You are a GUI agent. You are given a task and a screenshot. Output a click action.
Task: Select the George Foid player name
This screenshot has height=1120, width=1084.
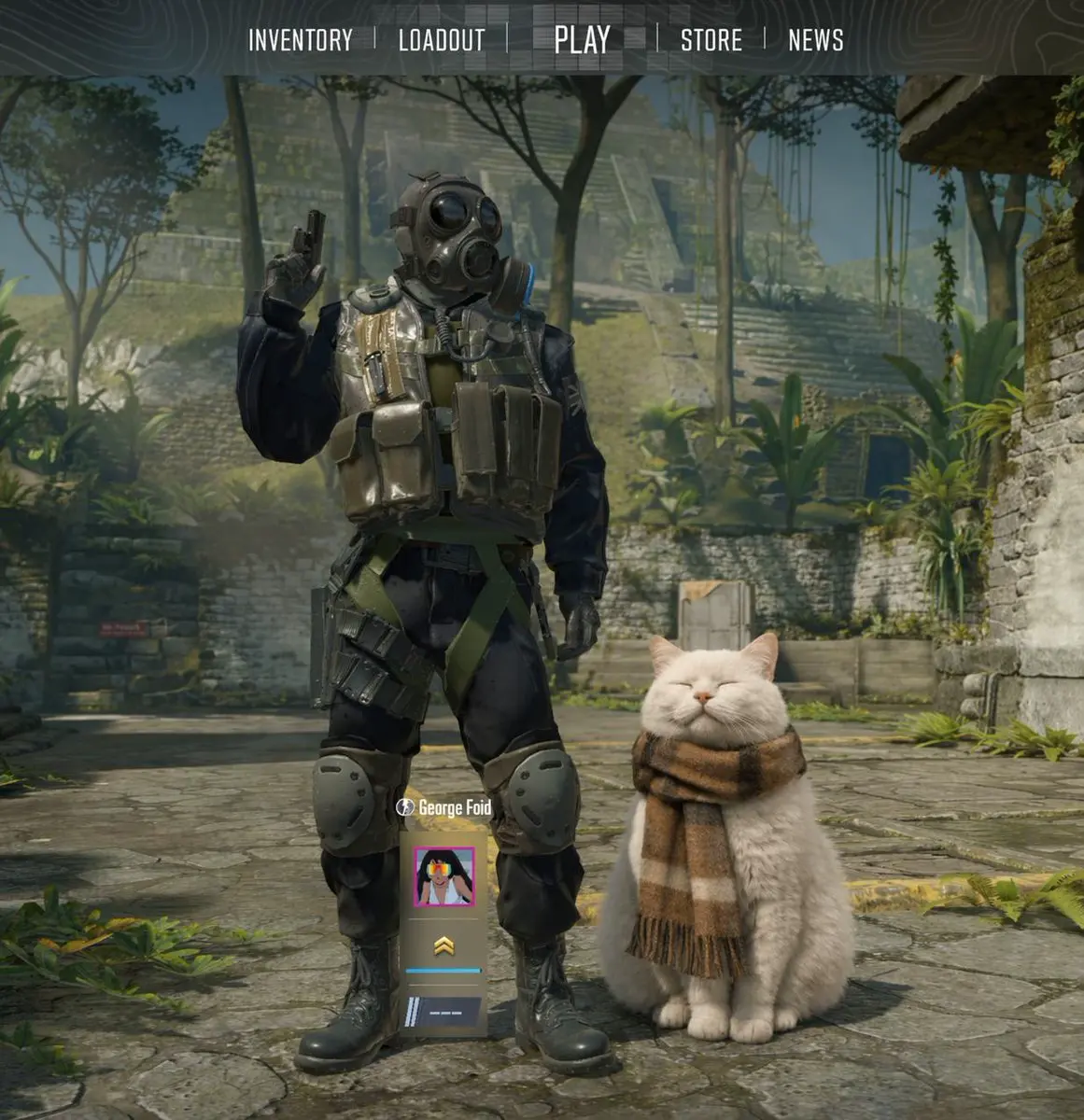(454, 808)
